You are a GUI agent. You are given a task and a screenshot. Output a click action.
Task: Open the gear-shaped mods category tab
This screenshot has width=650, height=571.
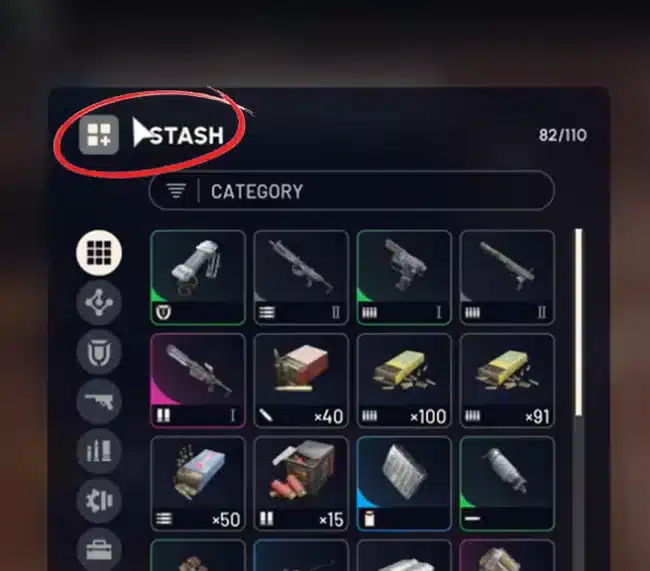(99, 499)
